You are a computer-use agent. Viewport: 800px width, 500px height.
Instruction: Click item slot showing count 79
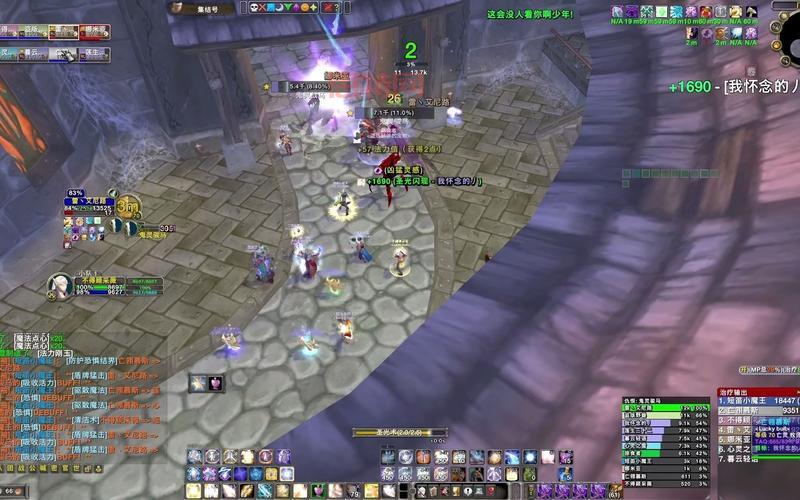click(355, 490)
